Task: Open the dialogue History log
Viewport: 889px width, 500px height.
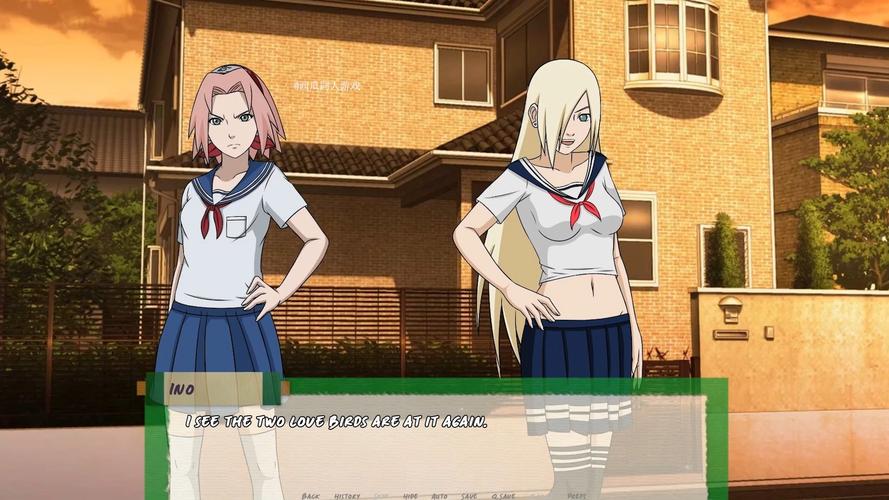Action: 348,495
